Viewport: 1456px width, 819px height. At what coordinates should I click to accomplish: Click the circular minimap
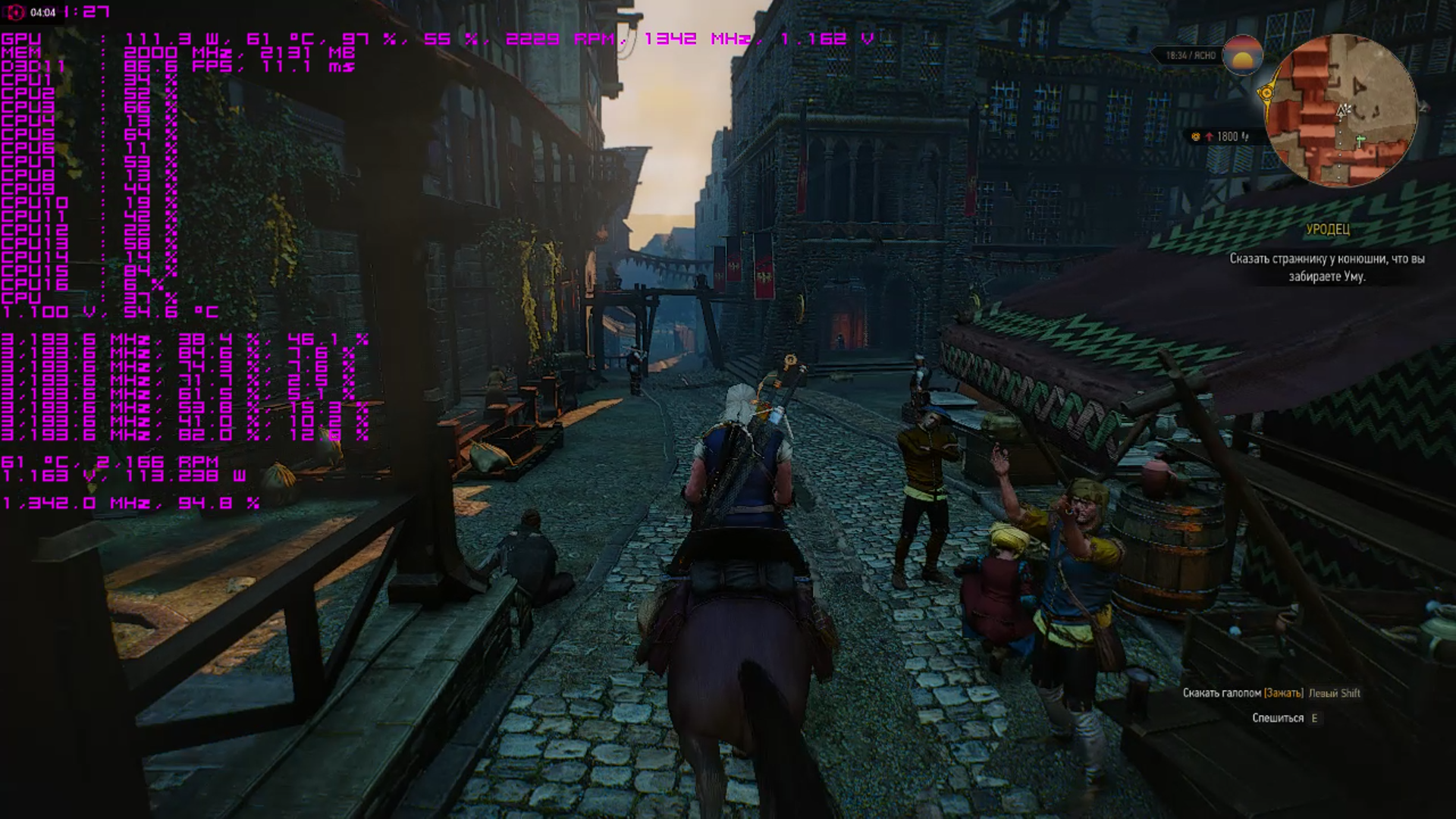[x=1341, y=111]
